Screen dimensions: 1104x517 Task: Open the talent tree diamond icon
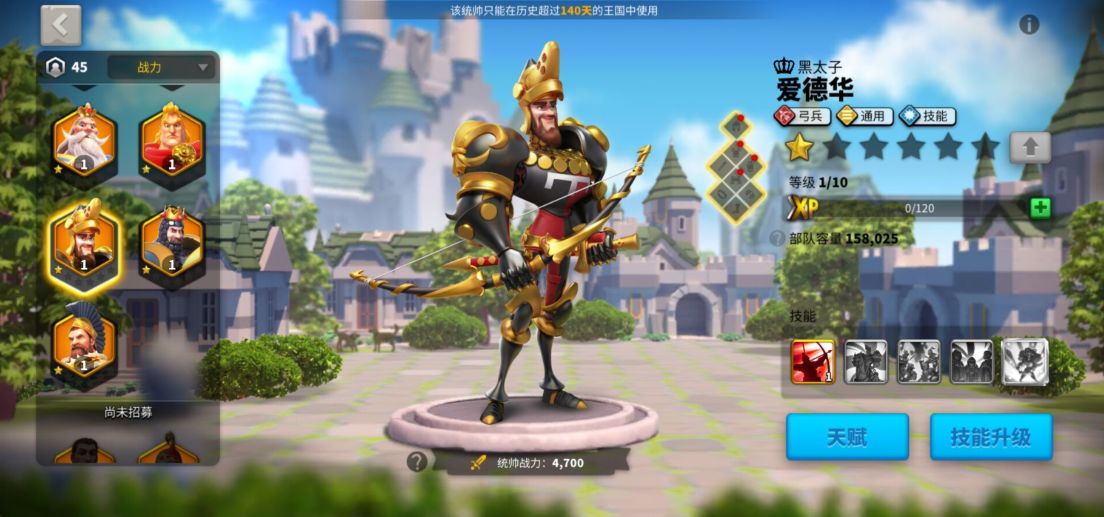[x=737, y=166]
